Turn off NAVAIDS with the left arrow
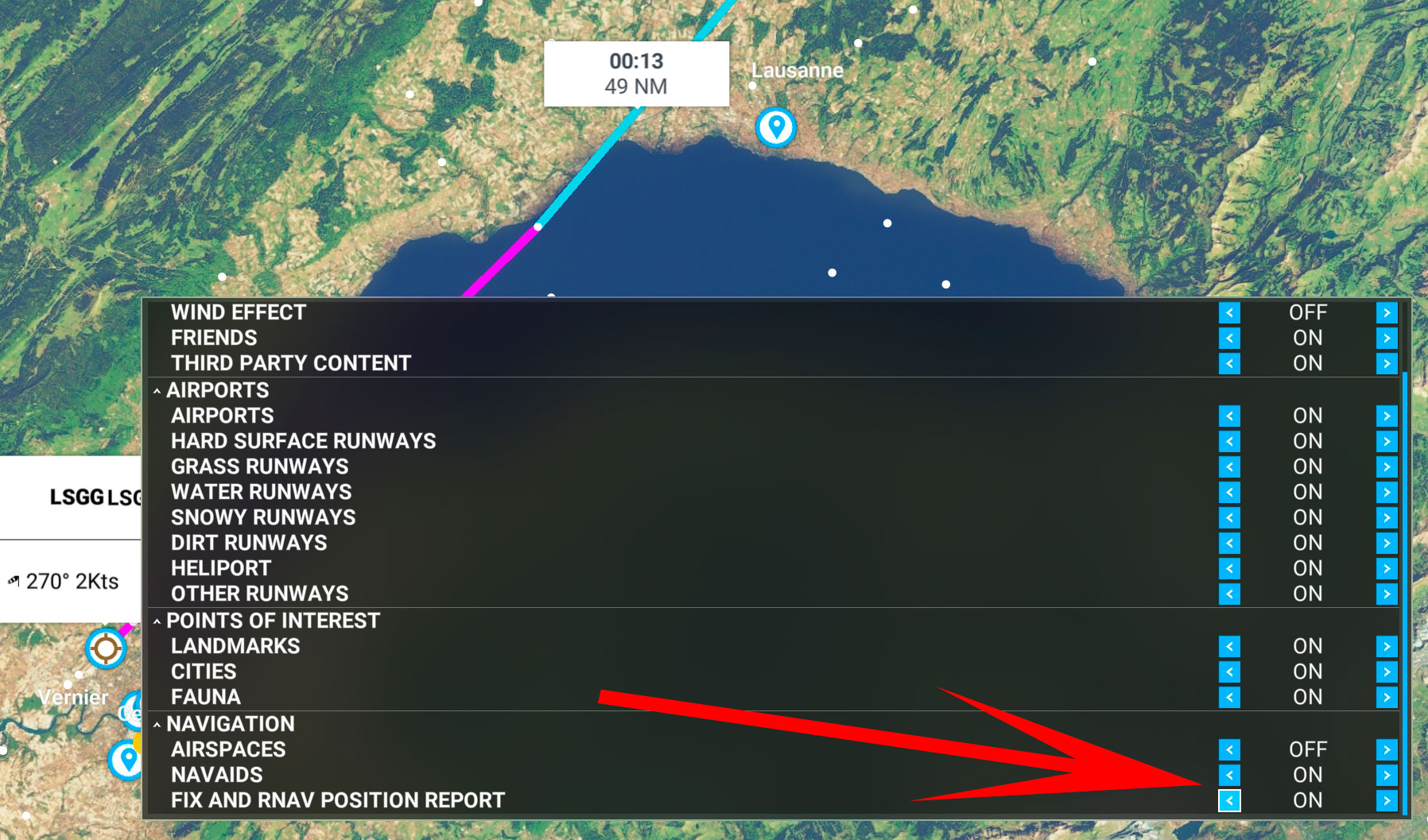 click(1230, 775)
